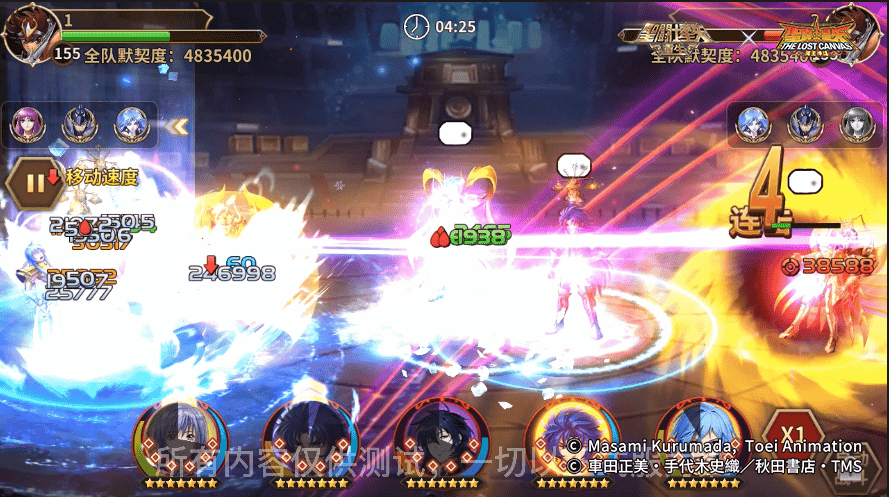Collapse the ally support panel with the arrows
The width and height of the screenshot is (889, 497).
click(177, 126)
